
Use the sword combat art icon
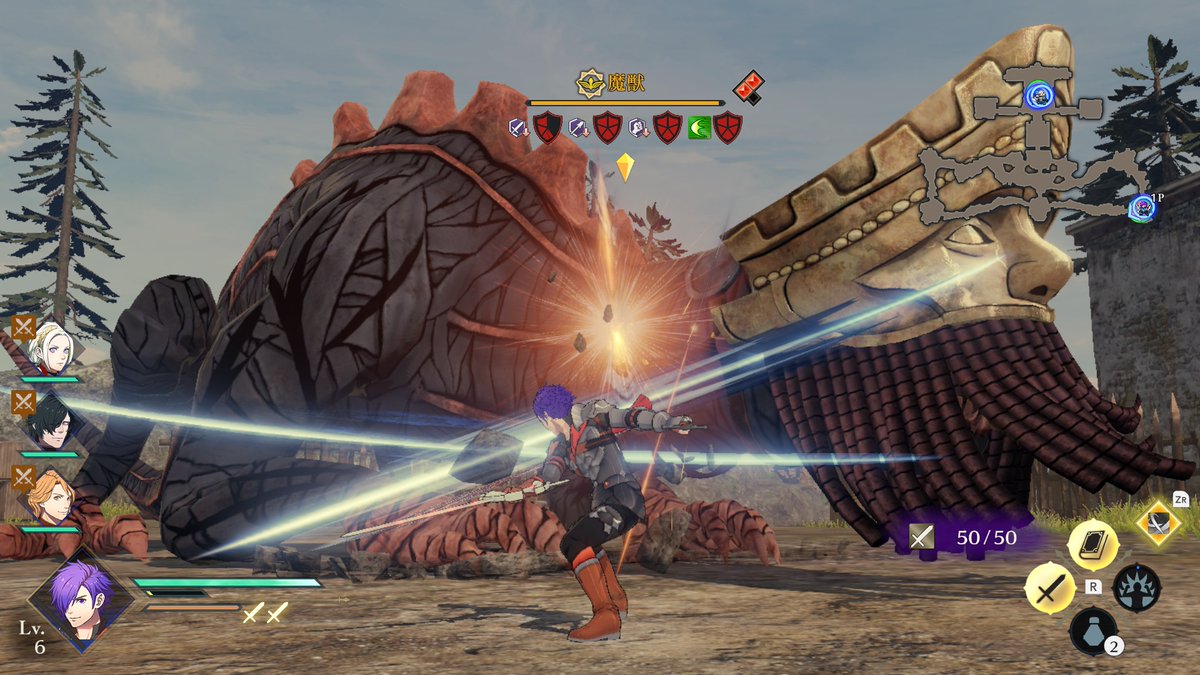coord(1049,588)
